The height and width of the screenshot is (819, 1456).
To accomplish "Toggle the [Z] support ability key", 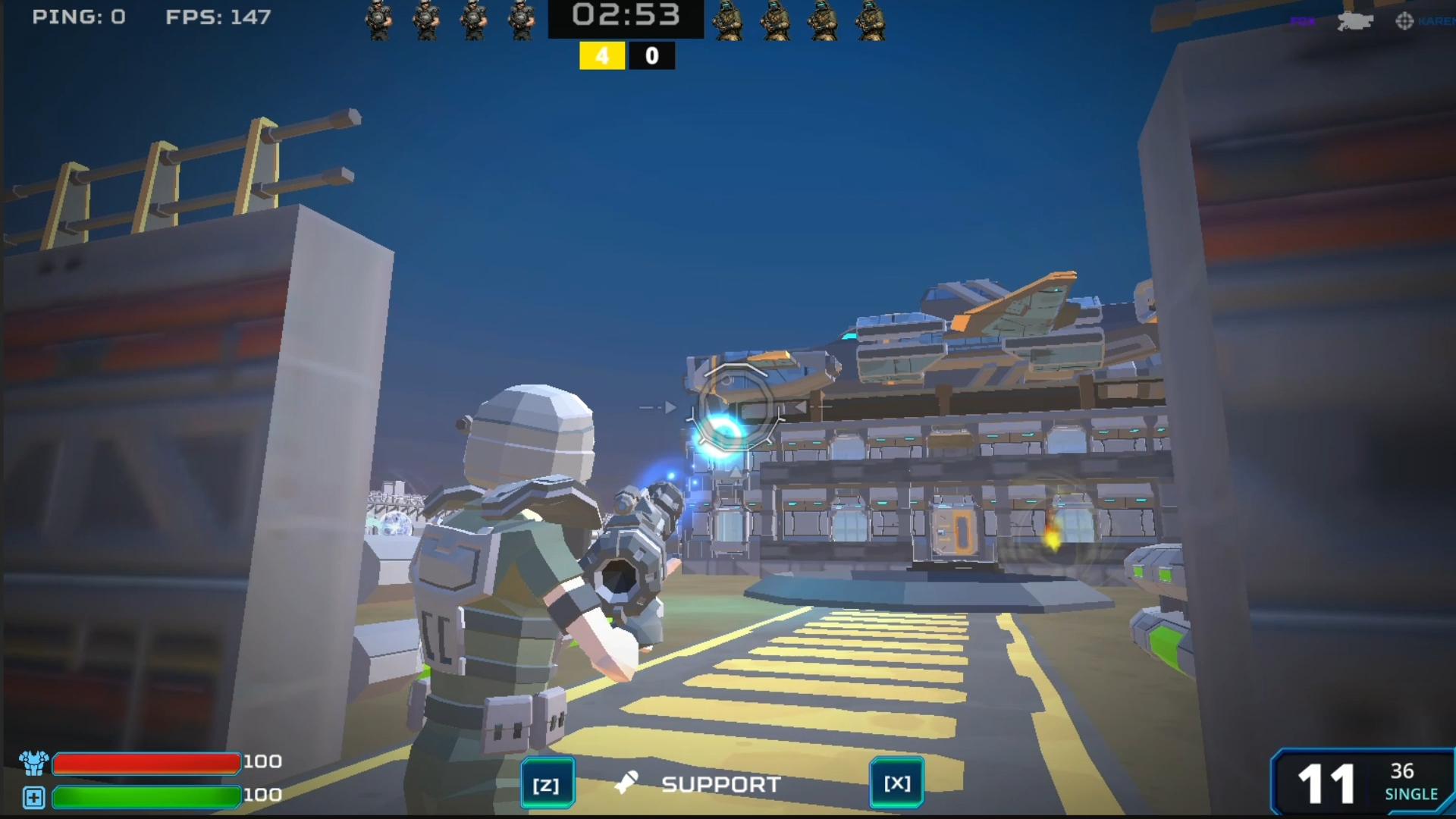I will tap(548, 783).
